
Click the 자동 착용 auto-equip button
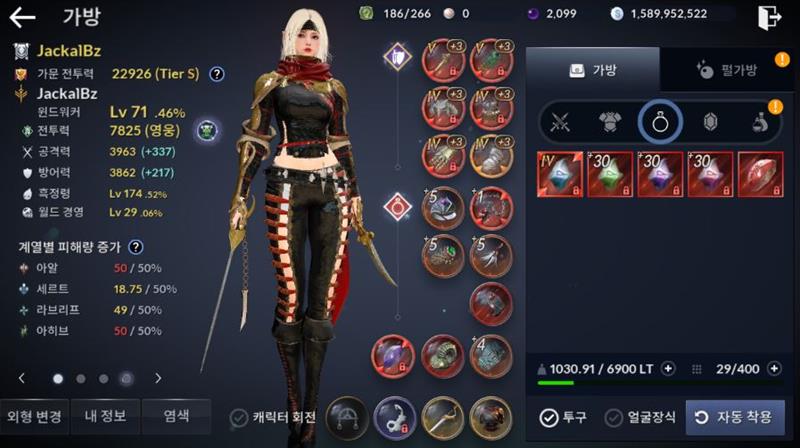pos(735,417)
